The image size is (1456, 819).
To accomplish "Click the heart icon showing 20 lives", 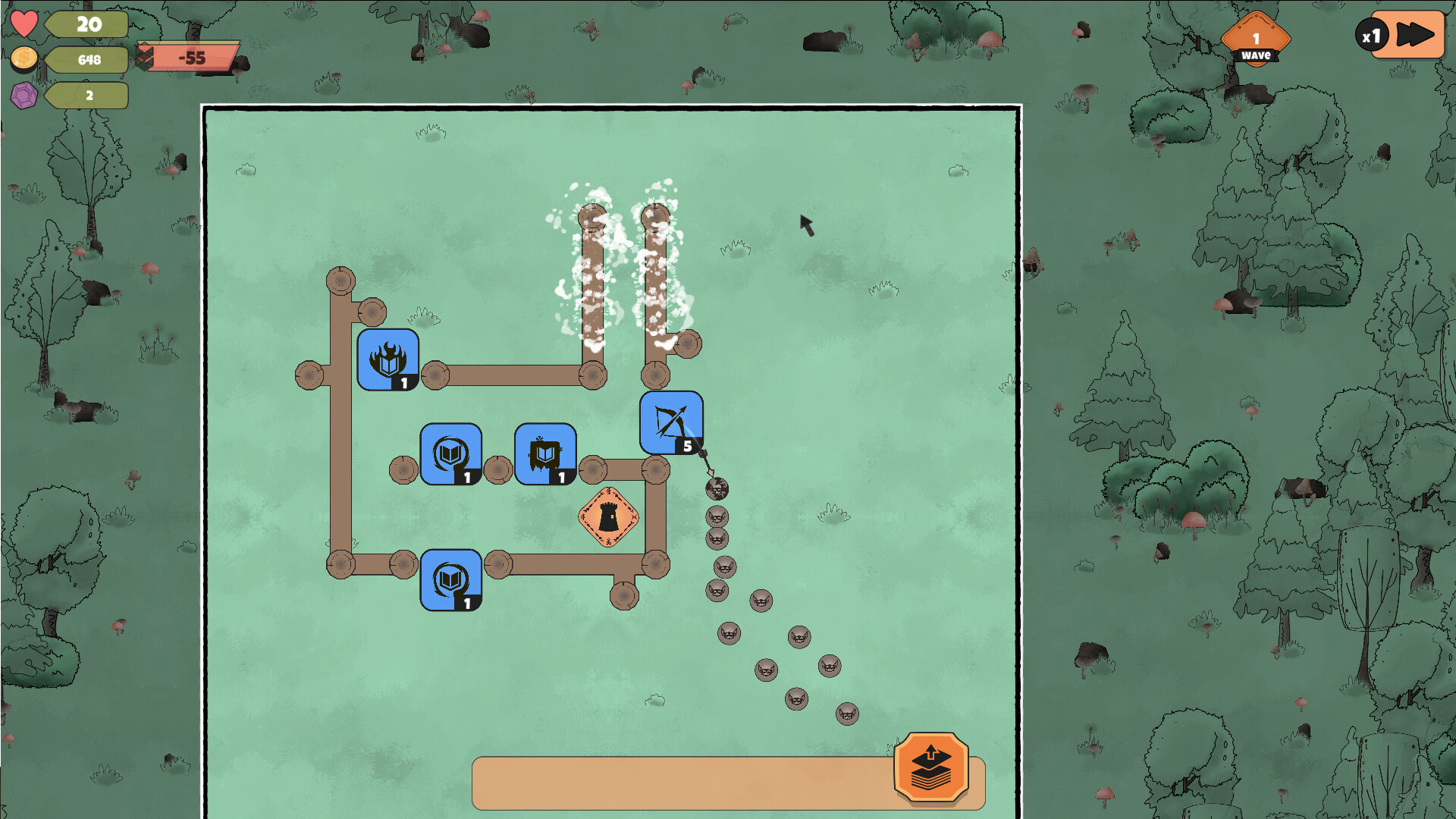I will point(24,23).
